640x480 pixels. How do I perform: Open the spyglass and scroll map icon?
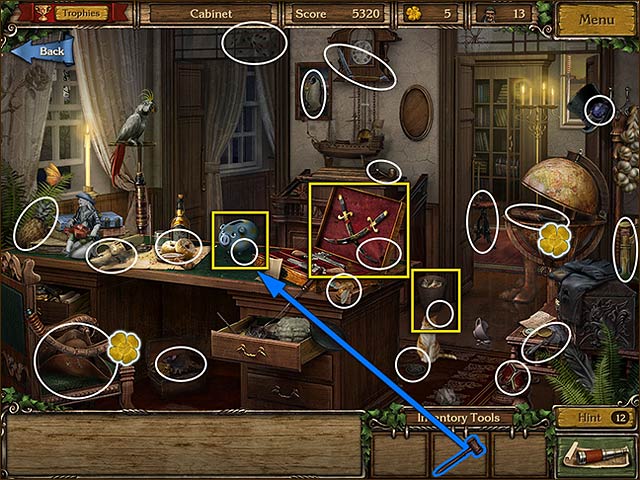coord(595,455)
